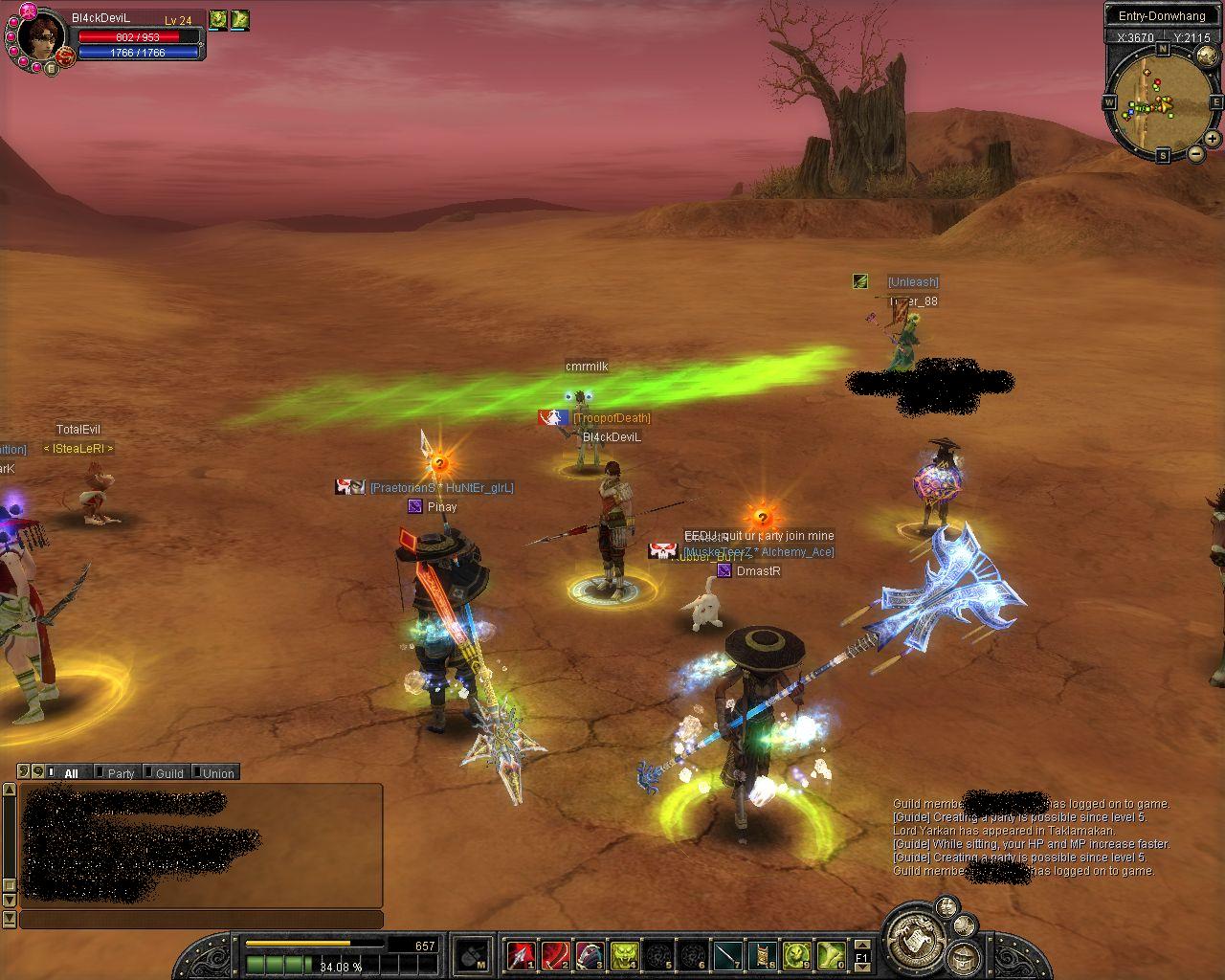The width and height of the screenshot is (1225, 980).
Task: Switch hotbar page with the up arrow
Action: point(861,945)
